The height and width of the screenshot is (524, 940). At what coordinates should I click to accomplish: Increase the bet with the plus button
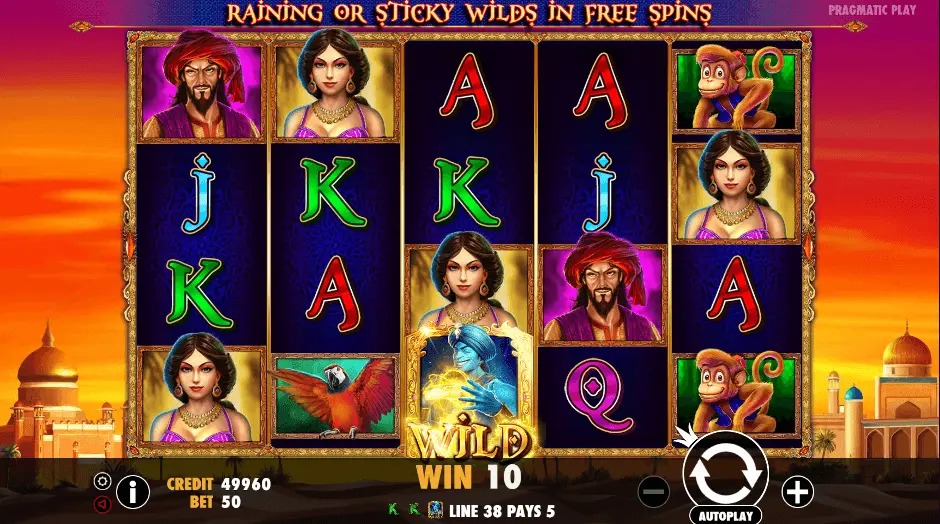click(x=797, y=491)
